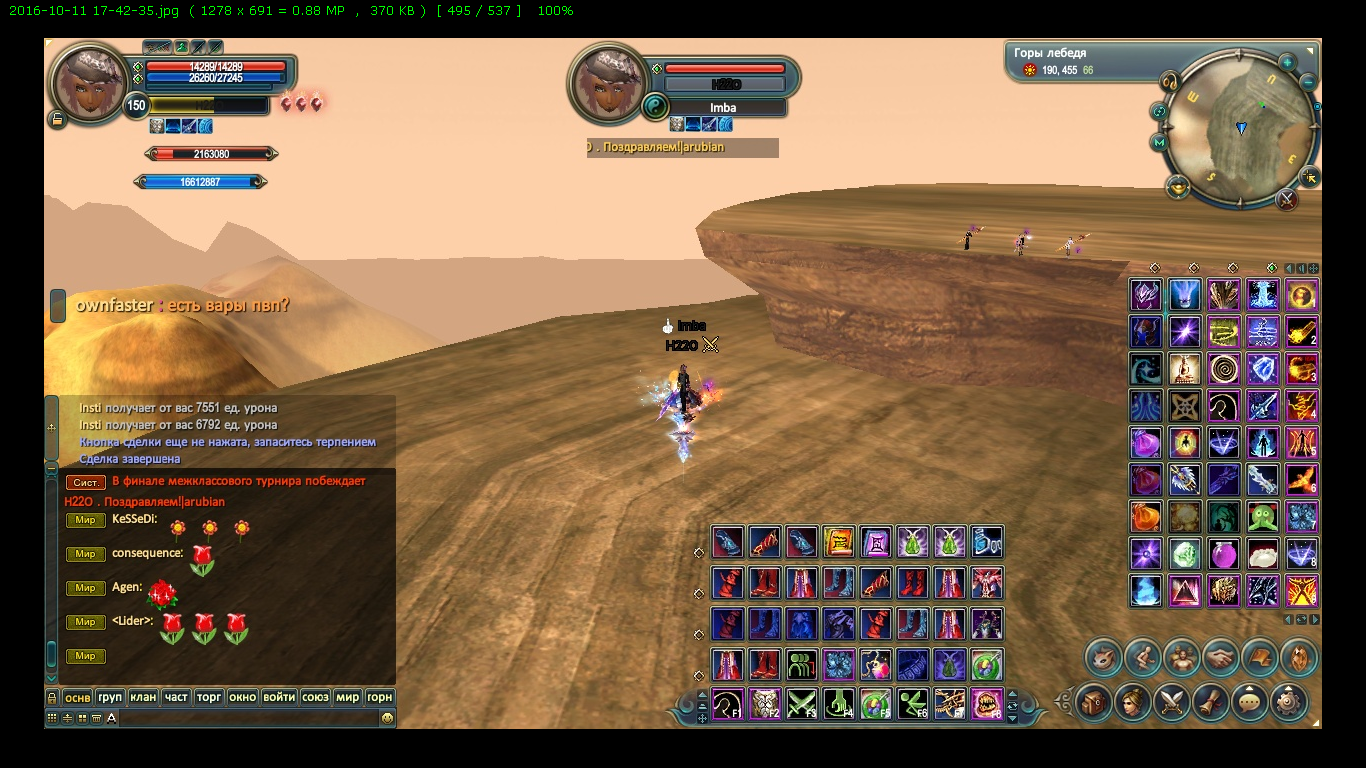The width and height of the screenshot is (1366, 768).
Task: Switch chat to the "мир" tab
Action: coord(347,697)
